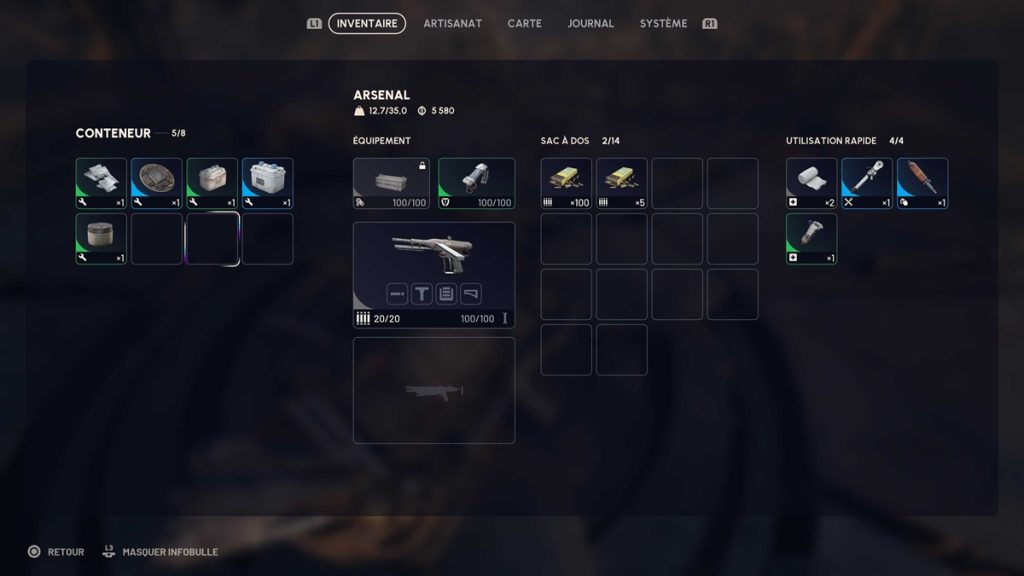Select the empty secondary weapon slot
The height and width of the screenshot is (576, 1024).
click(434, 390)
